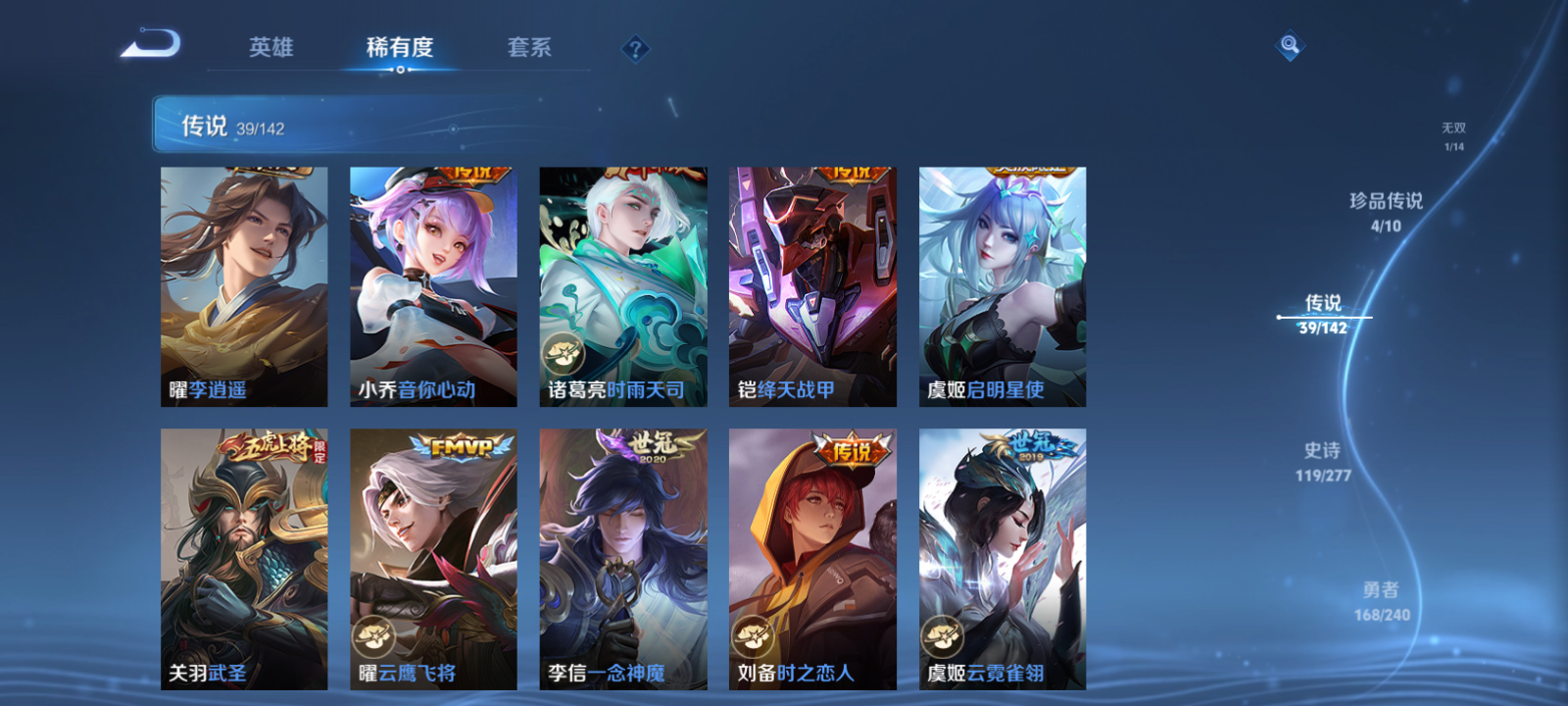Select the 铠绛天战甲 skin card
Viewport: 1568px width, 706px height.
point(811,284)
